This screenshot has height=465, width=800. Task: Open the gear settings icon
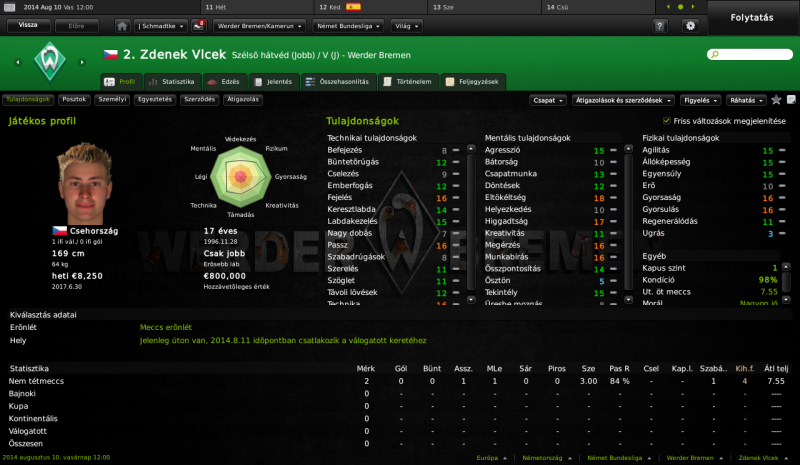(689, 25)
